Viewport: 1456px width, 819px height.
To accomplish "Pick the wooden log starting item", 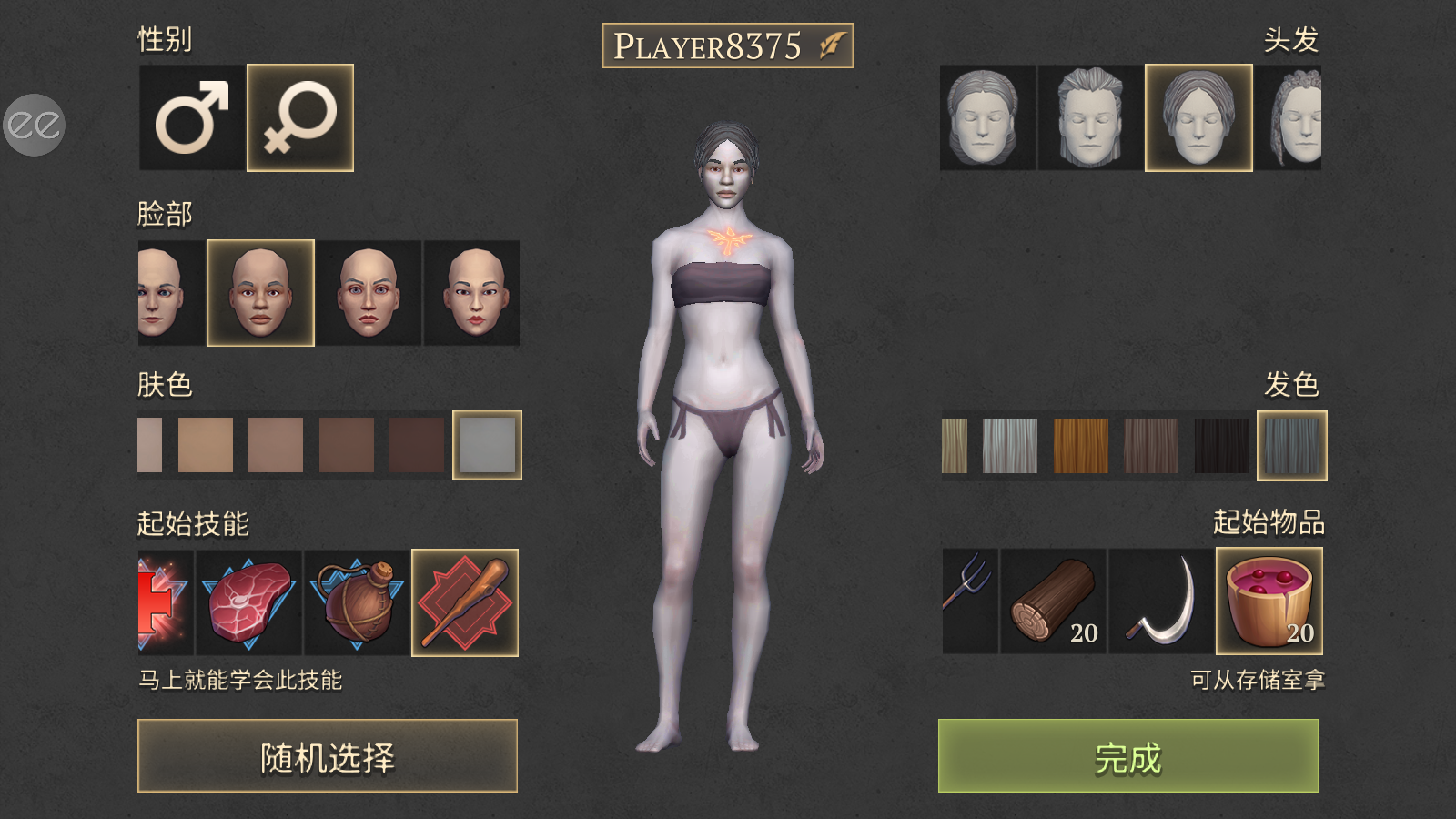I will (1053, 601).
